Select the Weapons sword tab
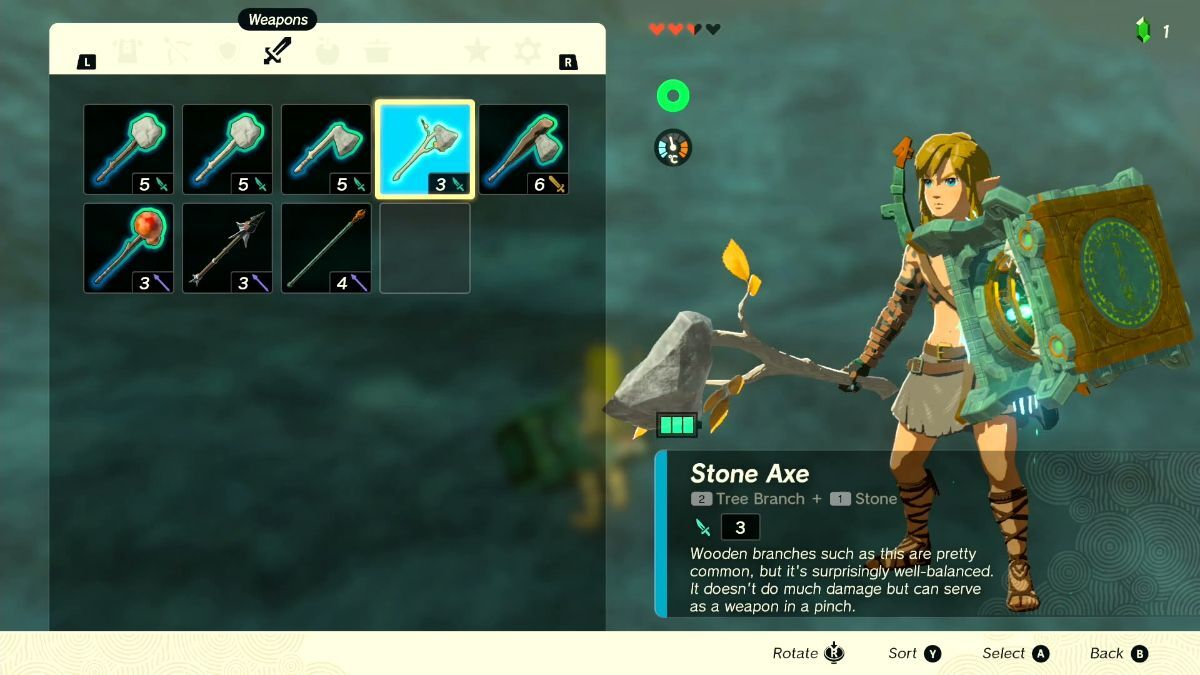1200x675 pixels. [277, 51]
